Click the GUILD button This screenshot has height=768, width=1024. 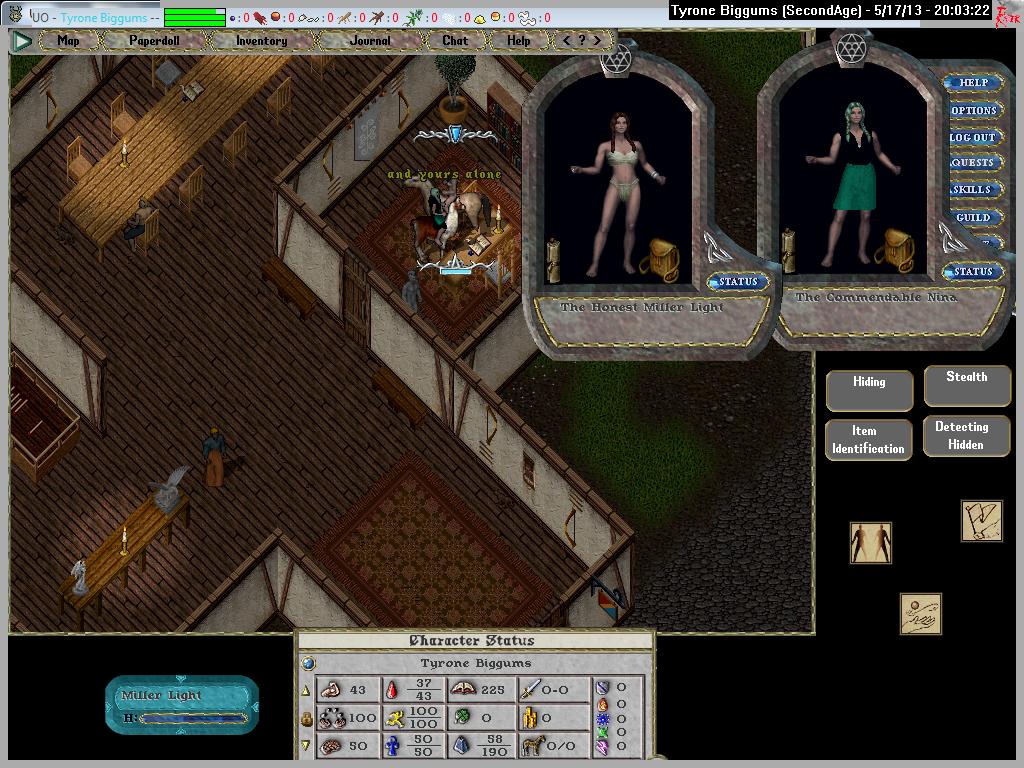click(x=973, y=217)
